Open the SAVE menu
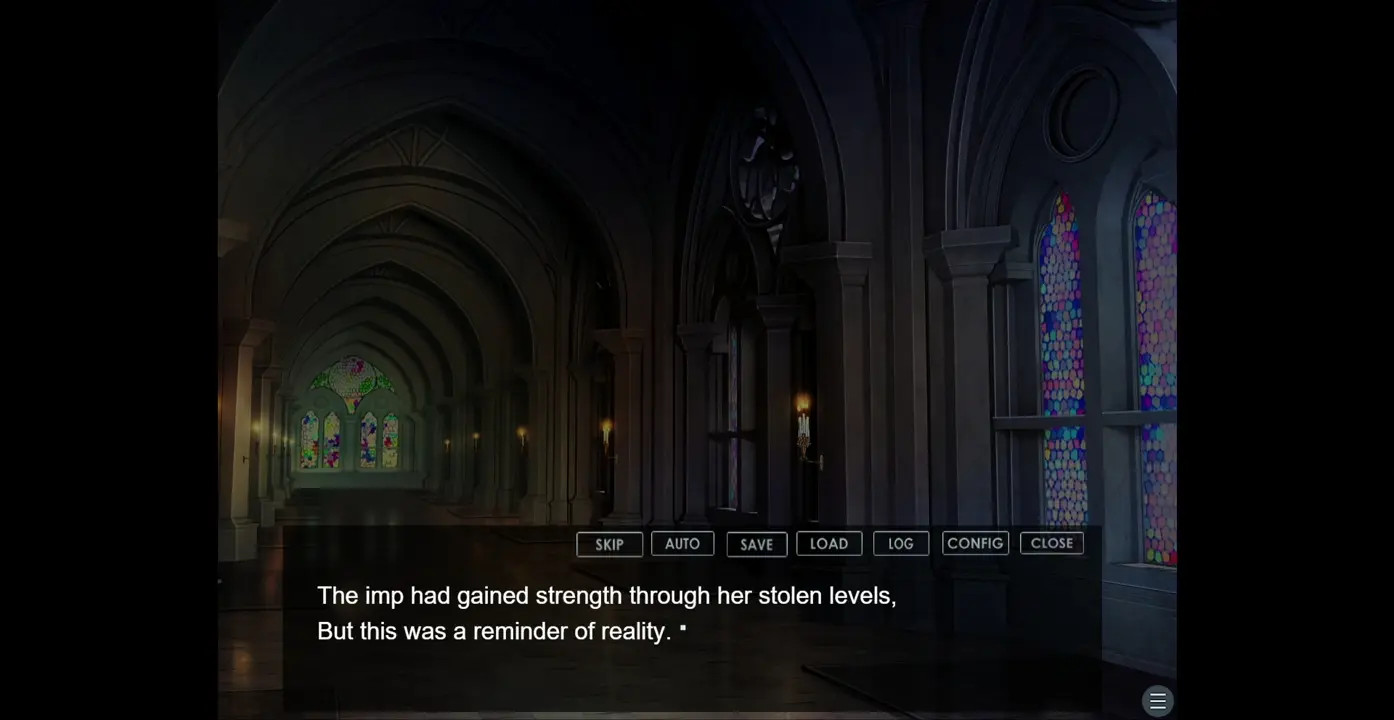1394x720 pixels. [x=756, y=544]
